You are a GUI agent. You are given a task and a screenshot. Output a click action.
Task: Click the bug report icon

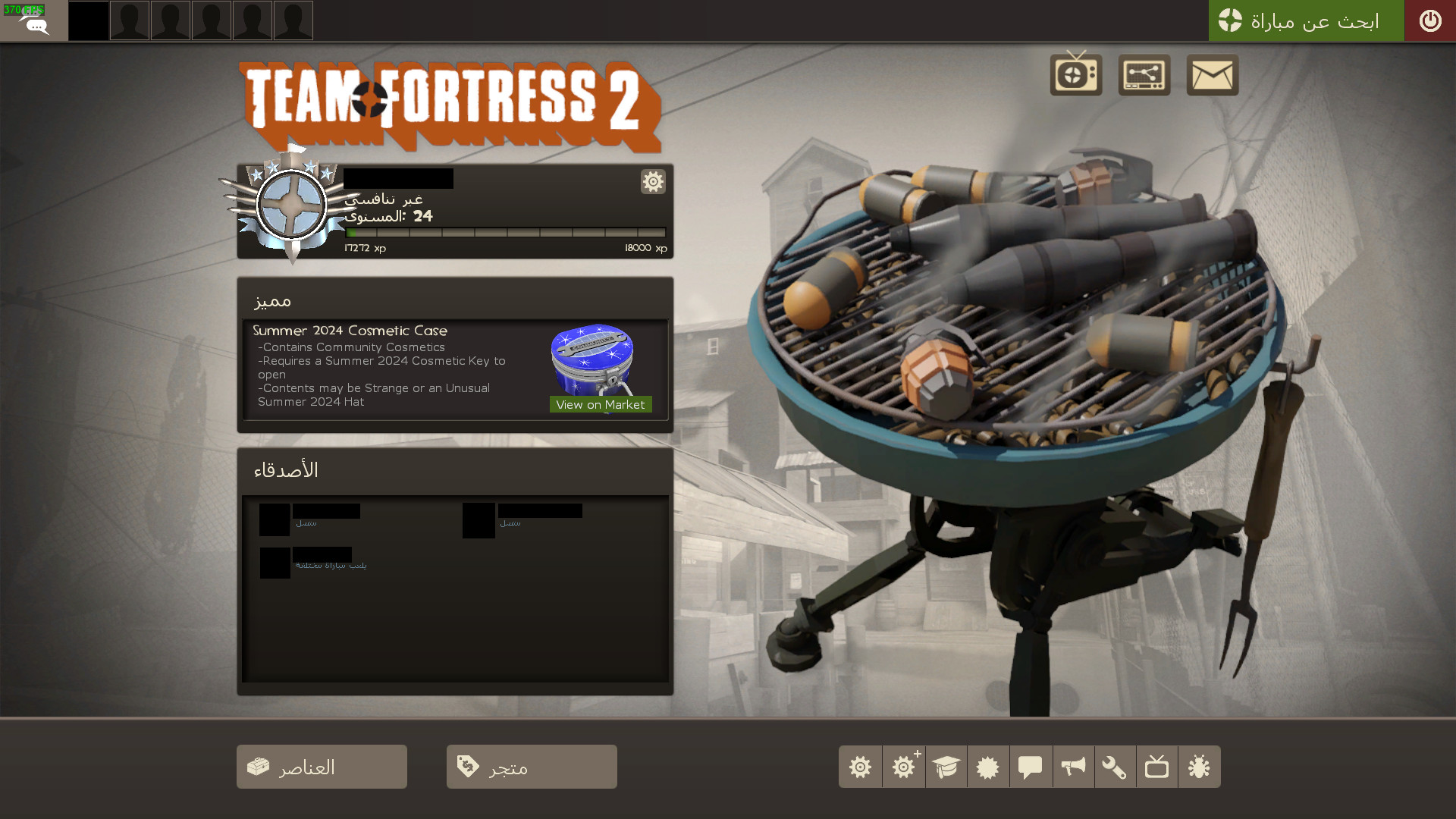tap(1199, 767)
